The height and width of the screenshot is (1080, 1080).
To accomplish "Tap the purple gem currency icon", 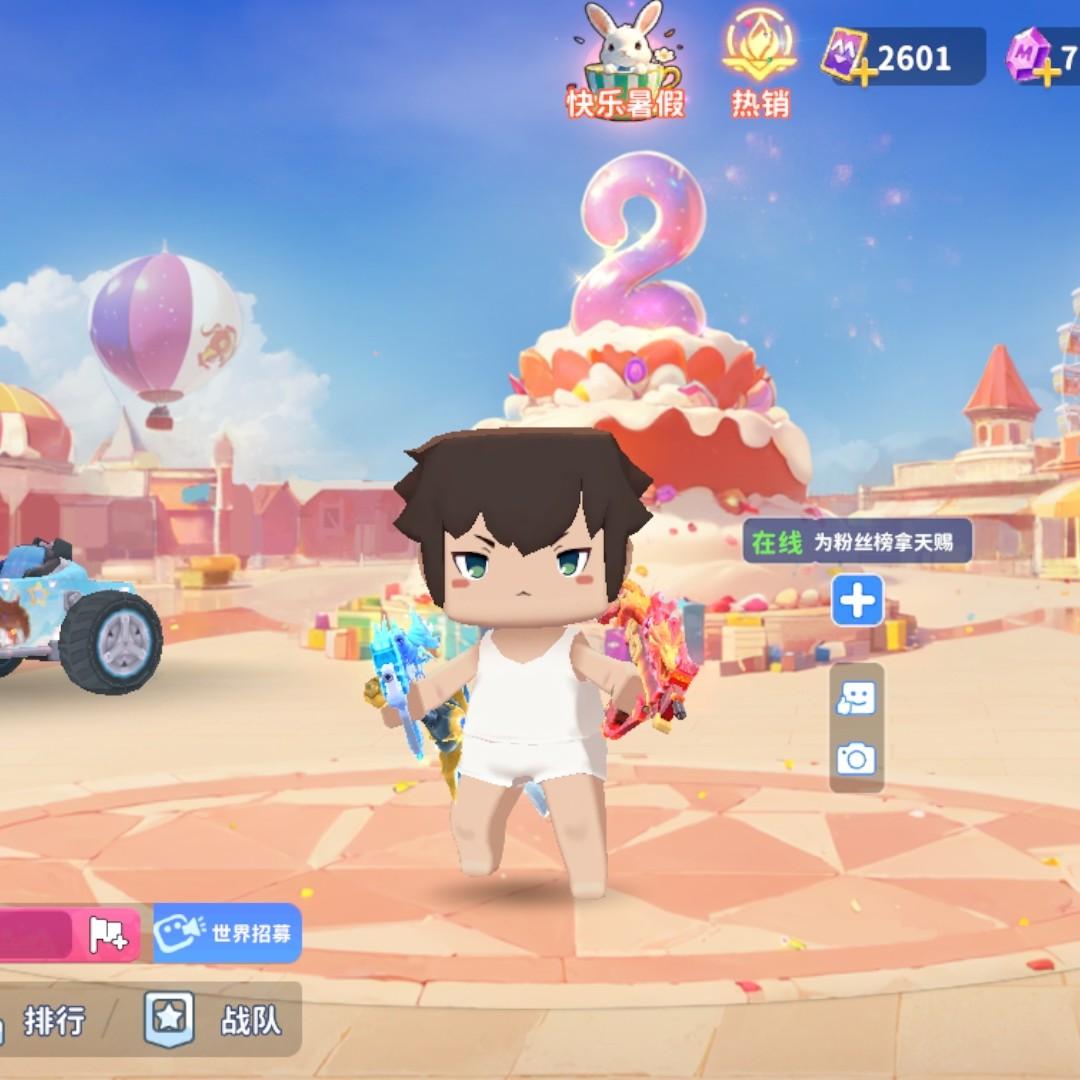I will [x=1030, y=55].
